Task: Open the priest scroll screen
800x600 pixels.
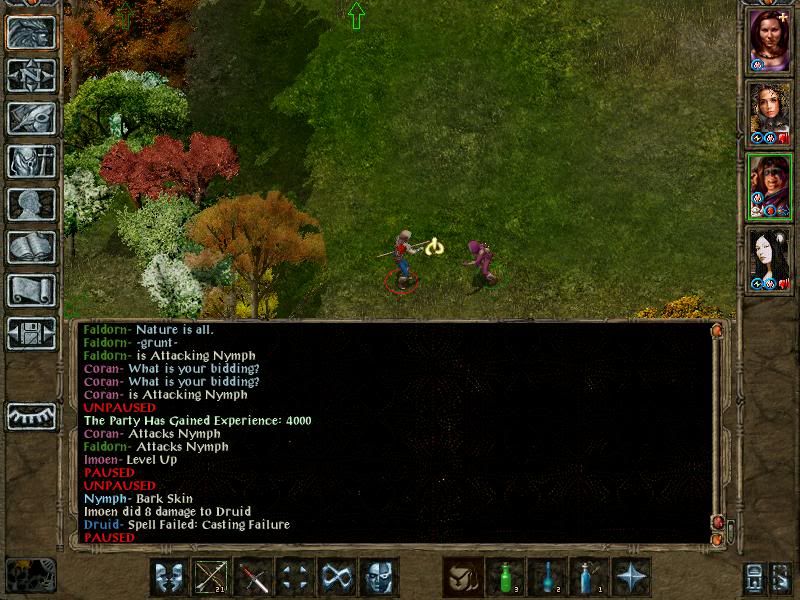Action: pyautogui.click(x=31, y=290)
